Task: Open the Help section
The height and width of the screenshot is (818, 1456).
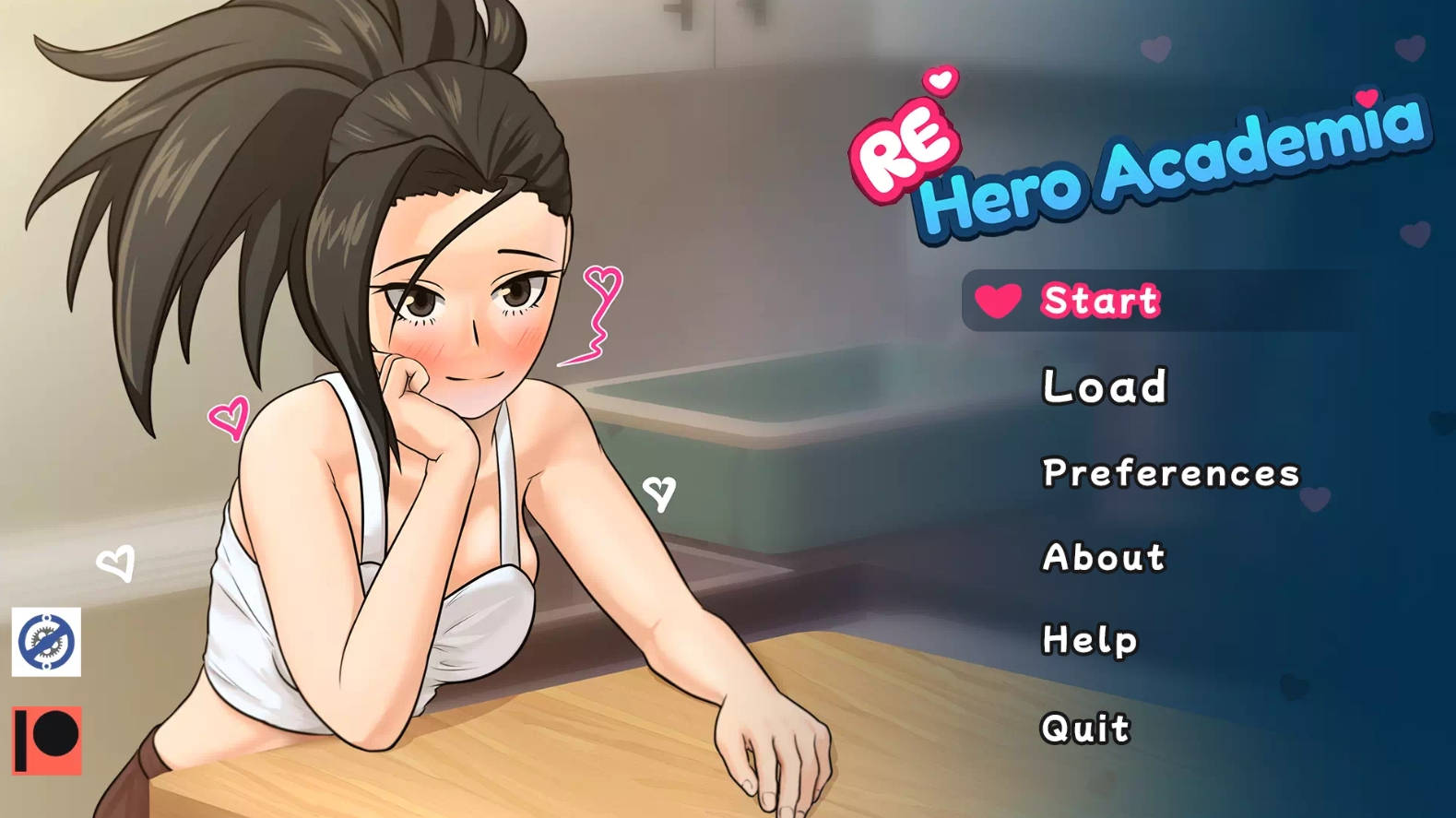Action: point(1088,638)
